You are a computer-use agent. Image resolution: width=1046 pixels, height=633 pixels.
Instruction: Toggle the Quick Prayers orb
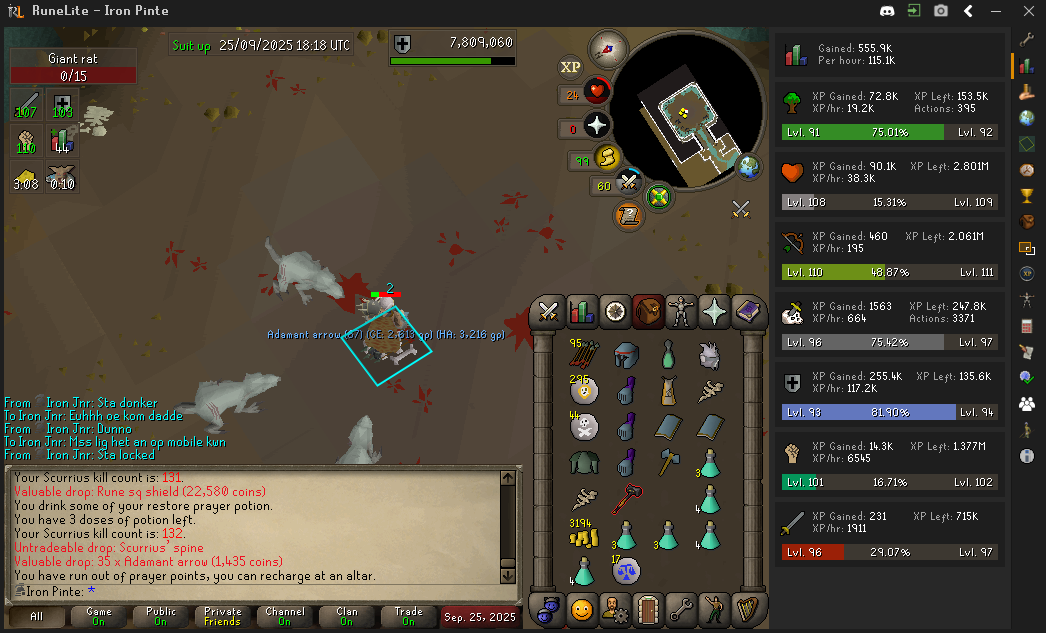coord(597,126)
